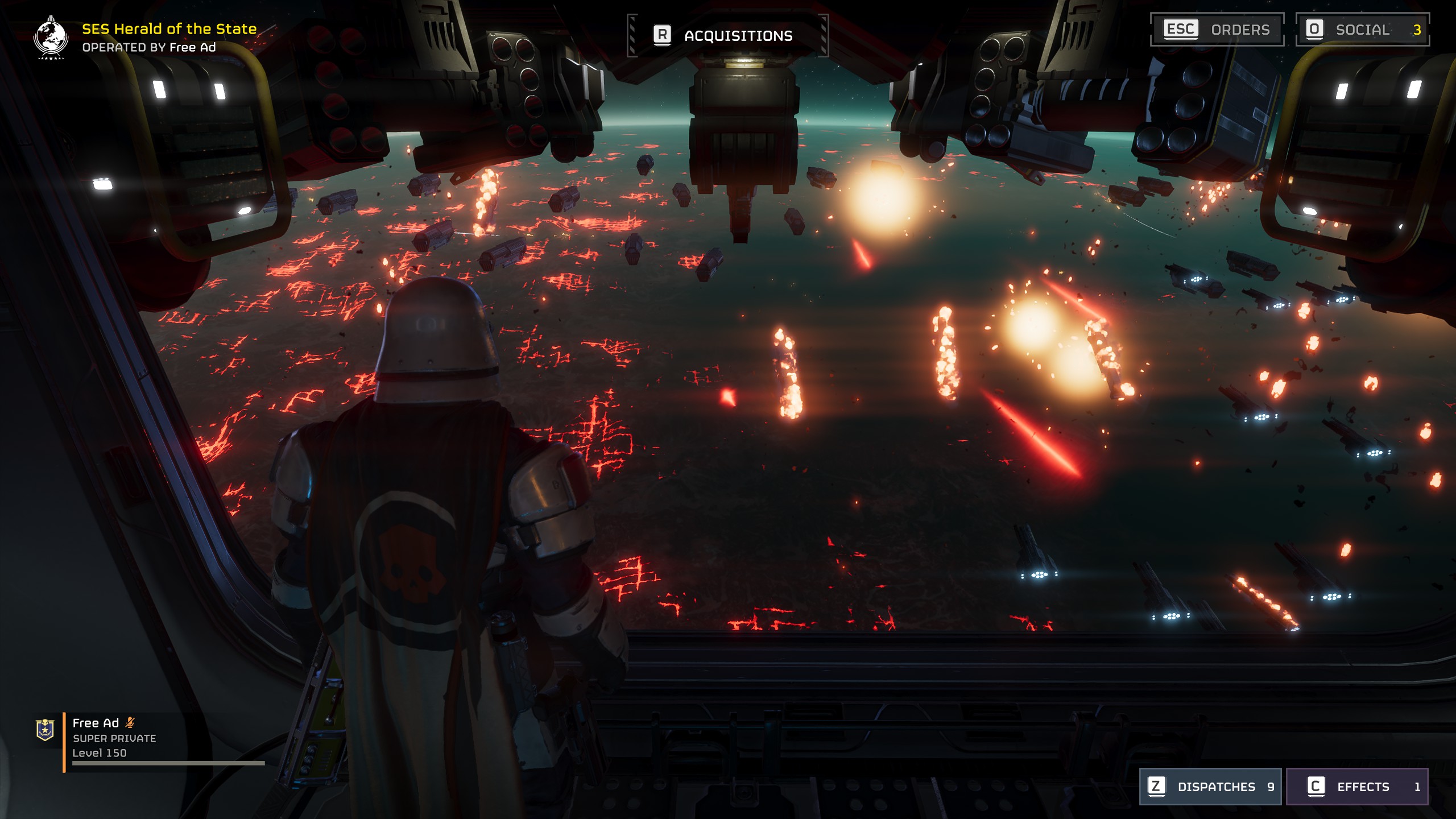This screenshot has width=1456, height=819.
Task: Click the Super Private rank badge icon
Action: tap(45, 730)
